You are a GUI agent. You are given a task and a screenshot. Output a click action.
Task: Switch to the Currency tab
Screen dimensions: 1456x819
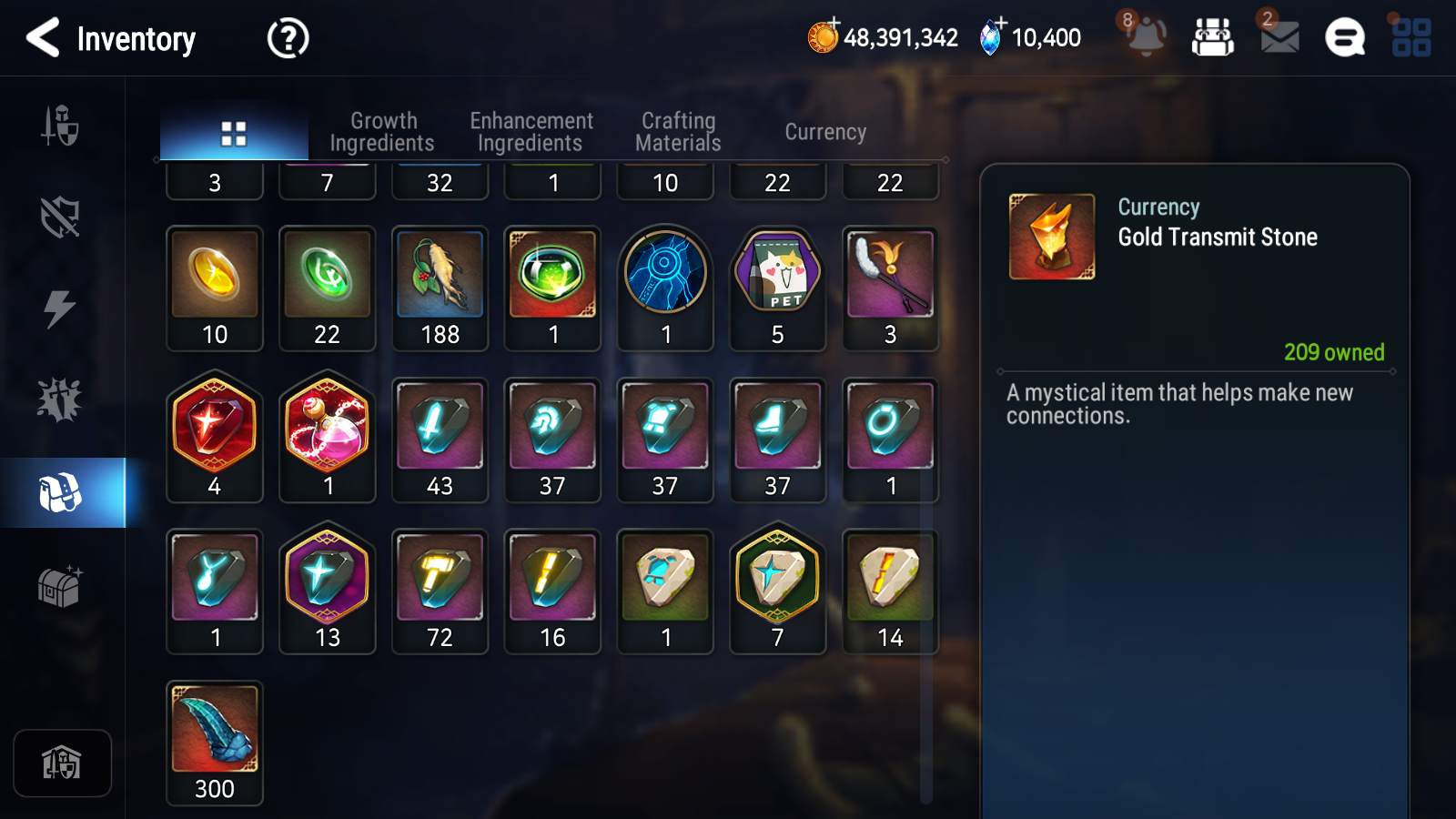824,131
